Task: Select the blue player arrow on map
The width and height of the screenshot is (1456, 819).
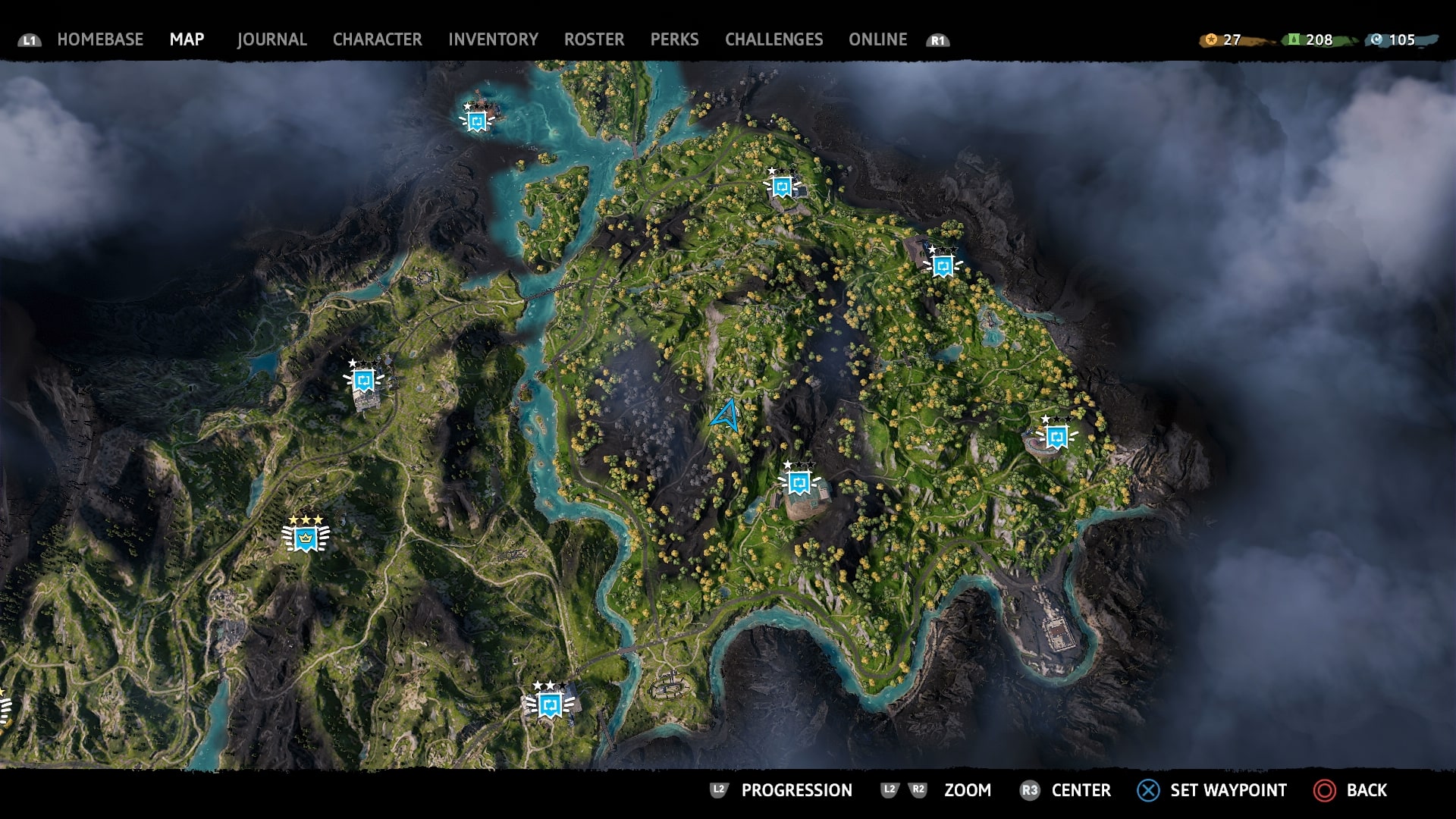Action: pyautogui.click(x=726, y=416)
